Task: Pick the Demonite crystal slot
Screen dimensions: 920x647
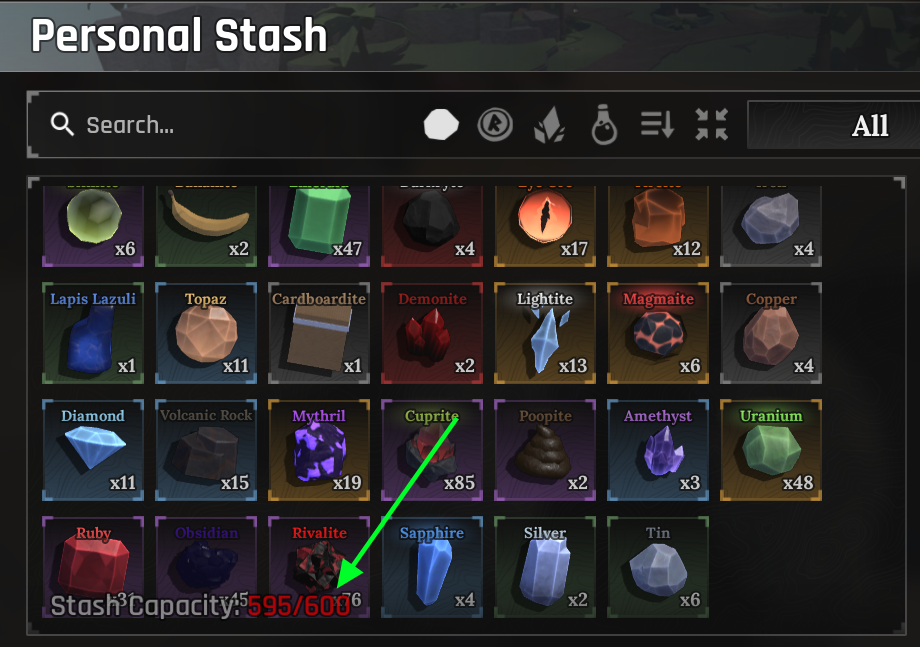Action: click(x=432, y=333)
